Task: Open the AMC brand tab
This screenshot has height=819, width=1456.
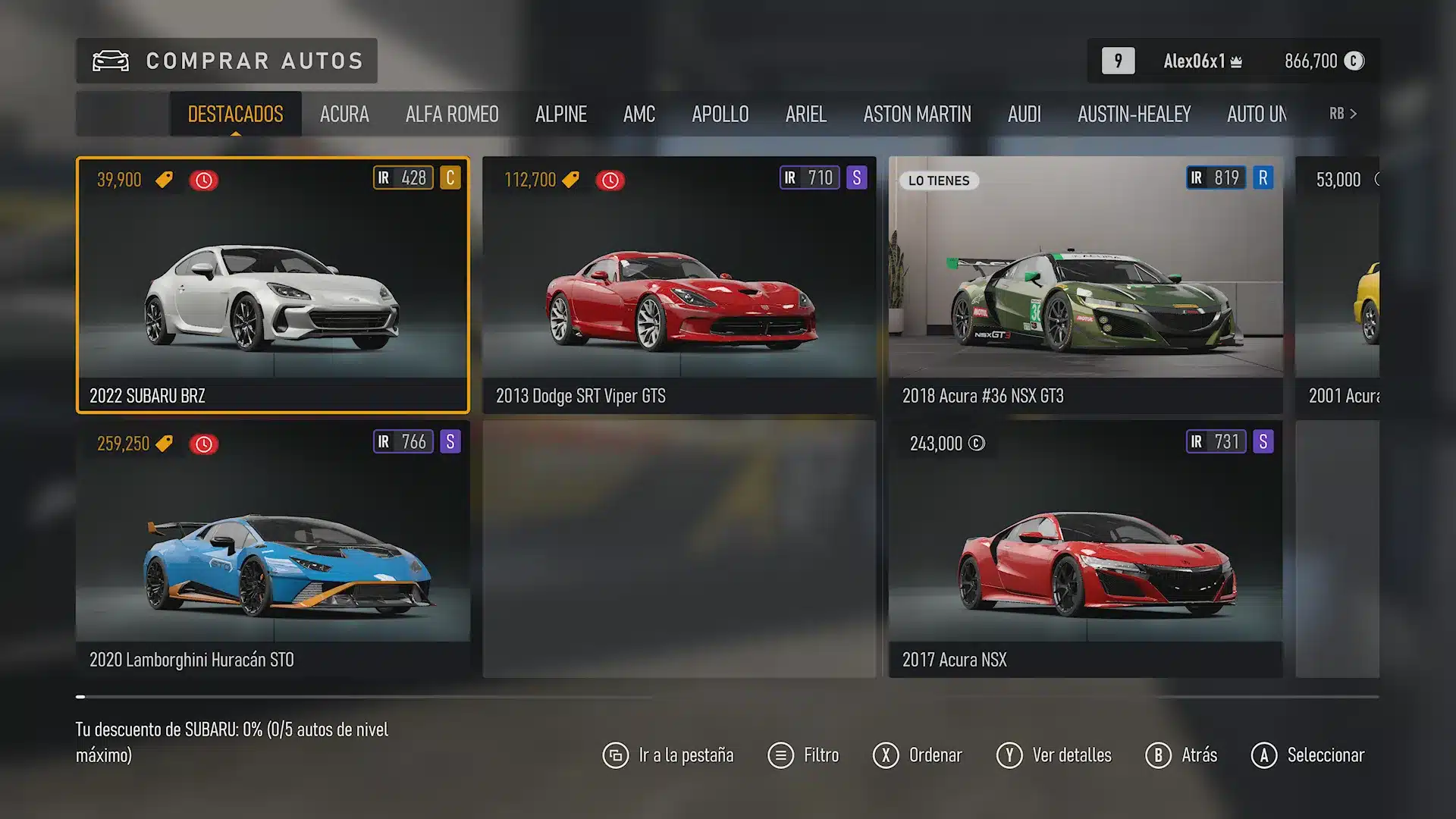Action: tap(639, 114)
